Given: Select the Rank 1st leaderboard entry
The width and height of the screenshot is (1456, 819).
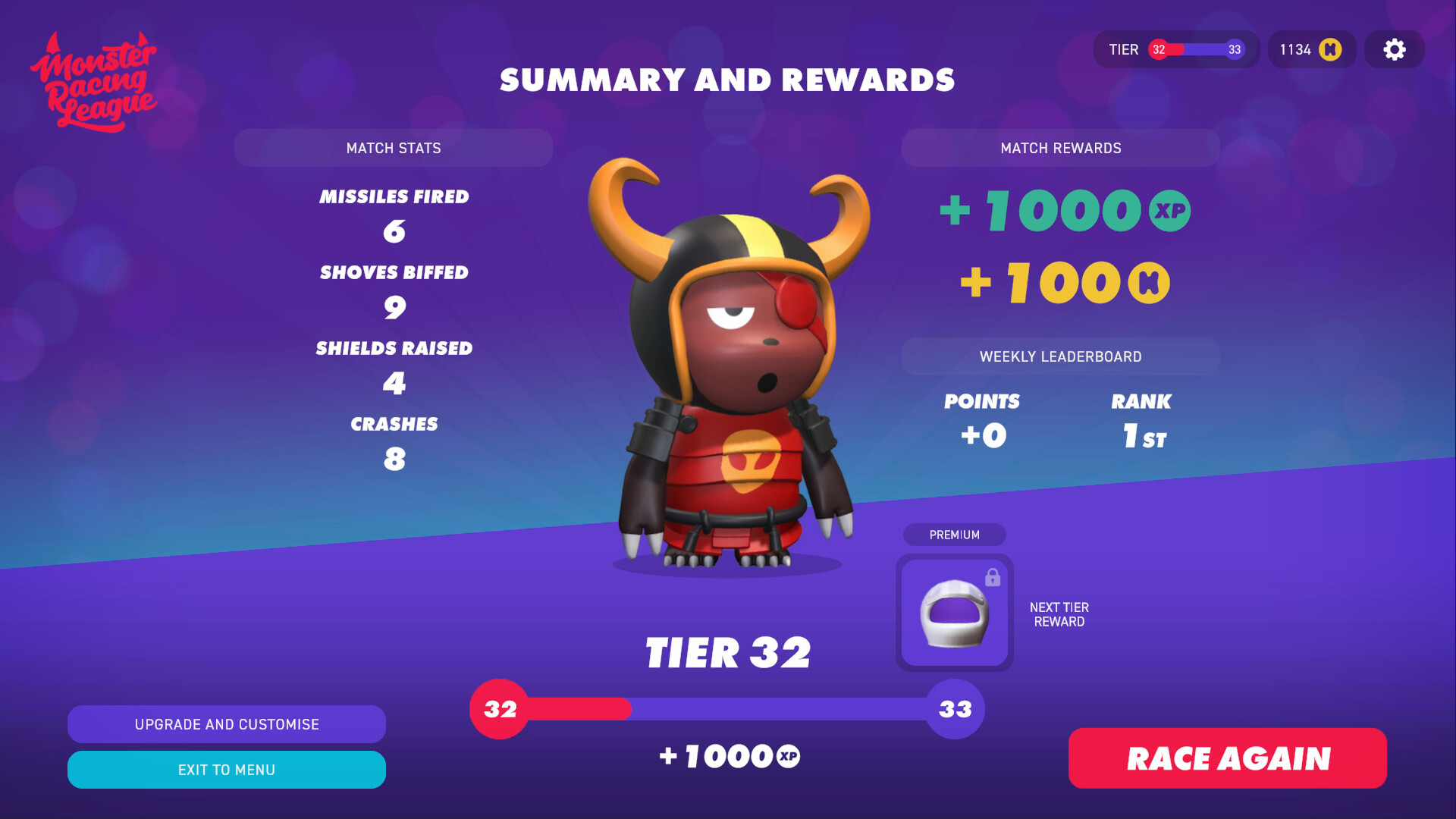Looking at the screenshot, I should coord(1141,421).
